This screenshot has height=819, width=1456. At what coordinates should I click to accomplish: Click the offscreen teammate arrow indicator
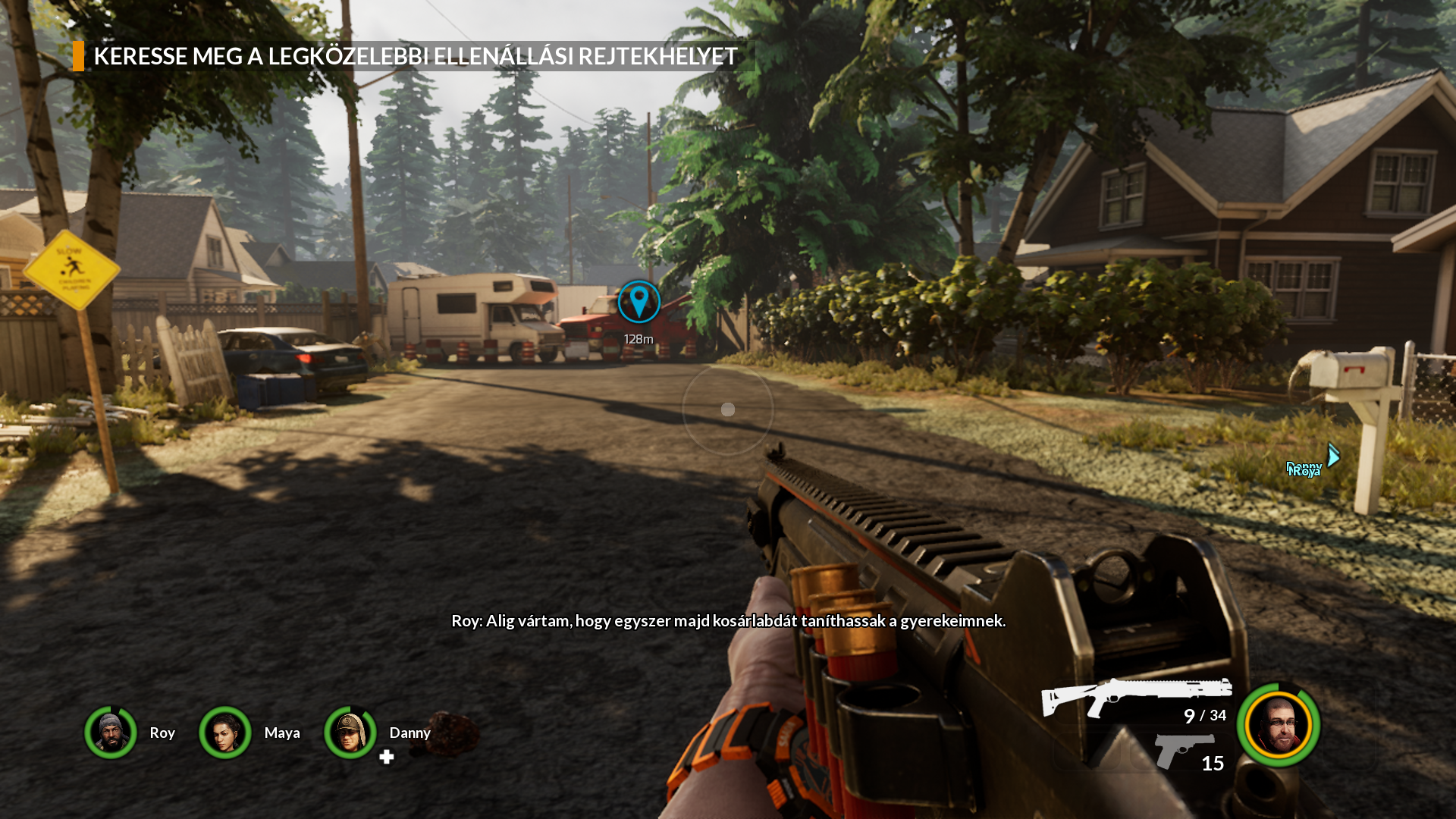tap(1333, 455)
